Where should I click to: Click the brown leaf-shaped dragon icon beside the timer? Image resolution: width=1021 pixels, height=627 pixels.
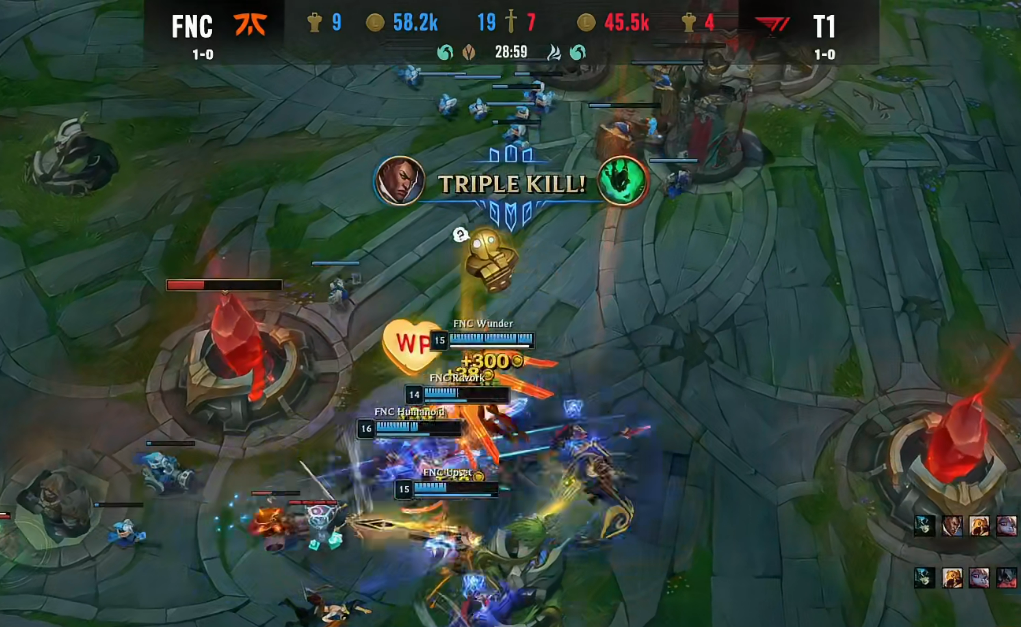[468, 52]
